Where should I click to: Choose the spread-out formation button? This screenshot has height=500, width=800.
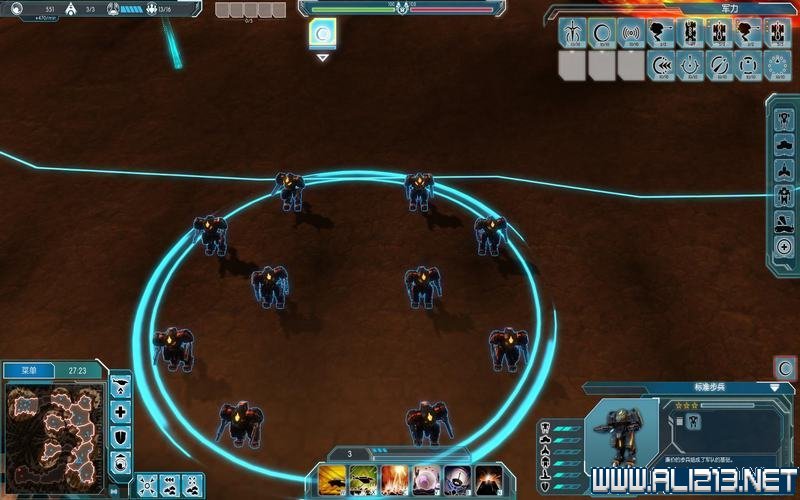pos(147,486)
